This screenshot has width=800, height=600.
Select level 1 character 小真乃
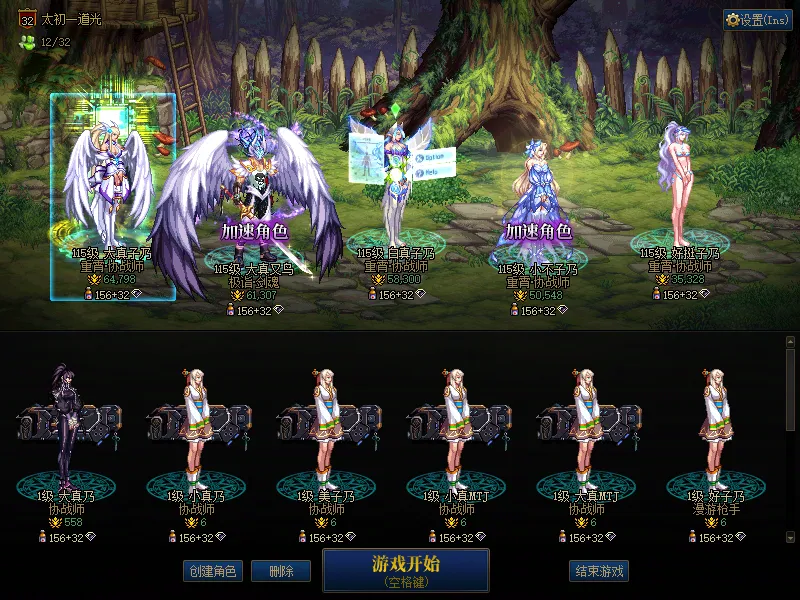198,430
